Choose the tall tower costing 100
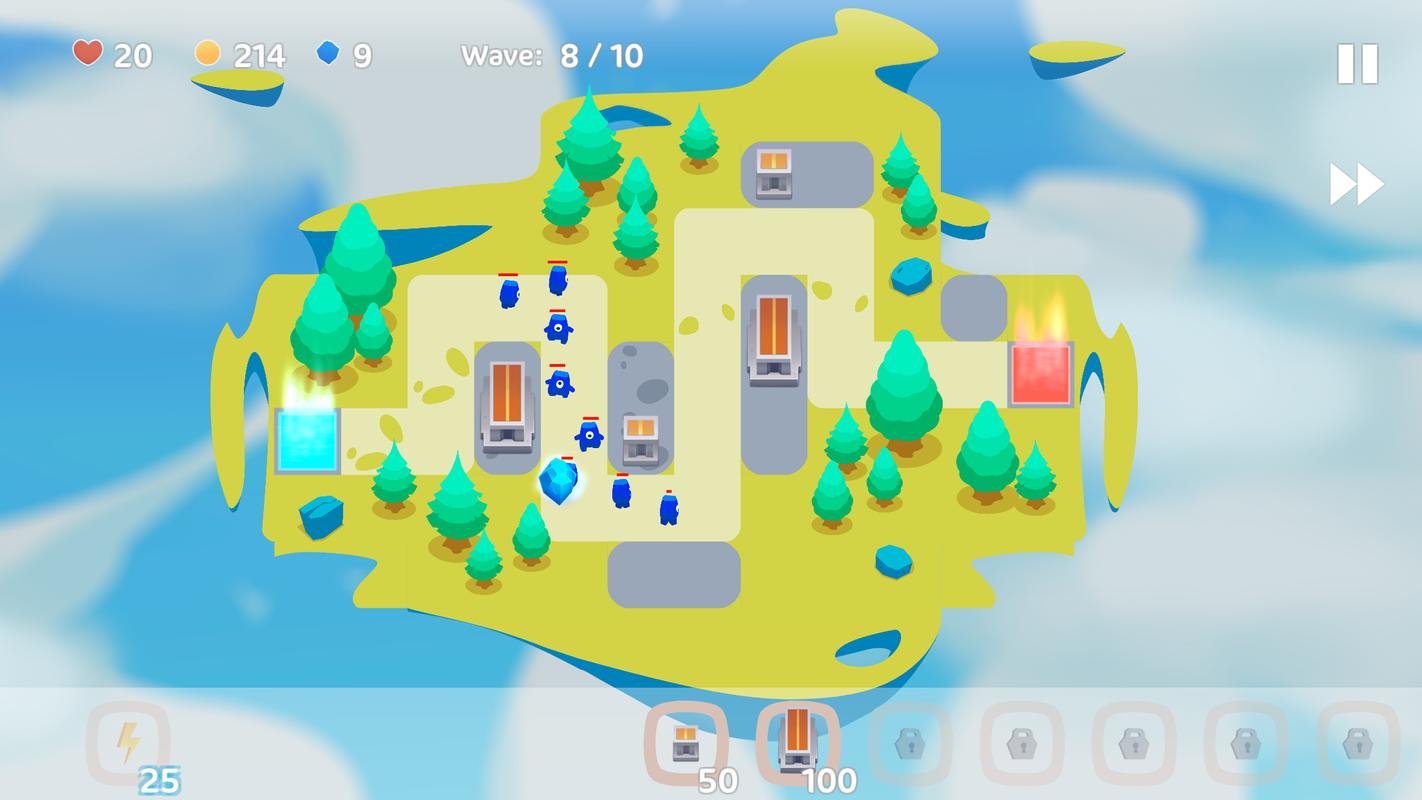 [797, 741]
